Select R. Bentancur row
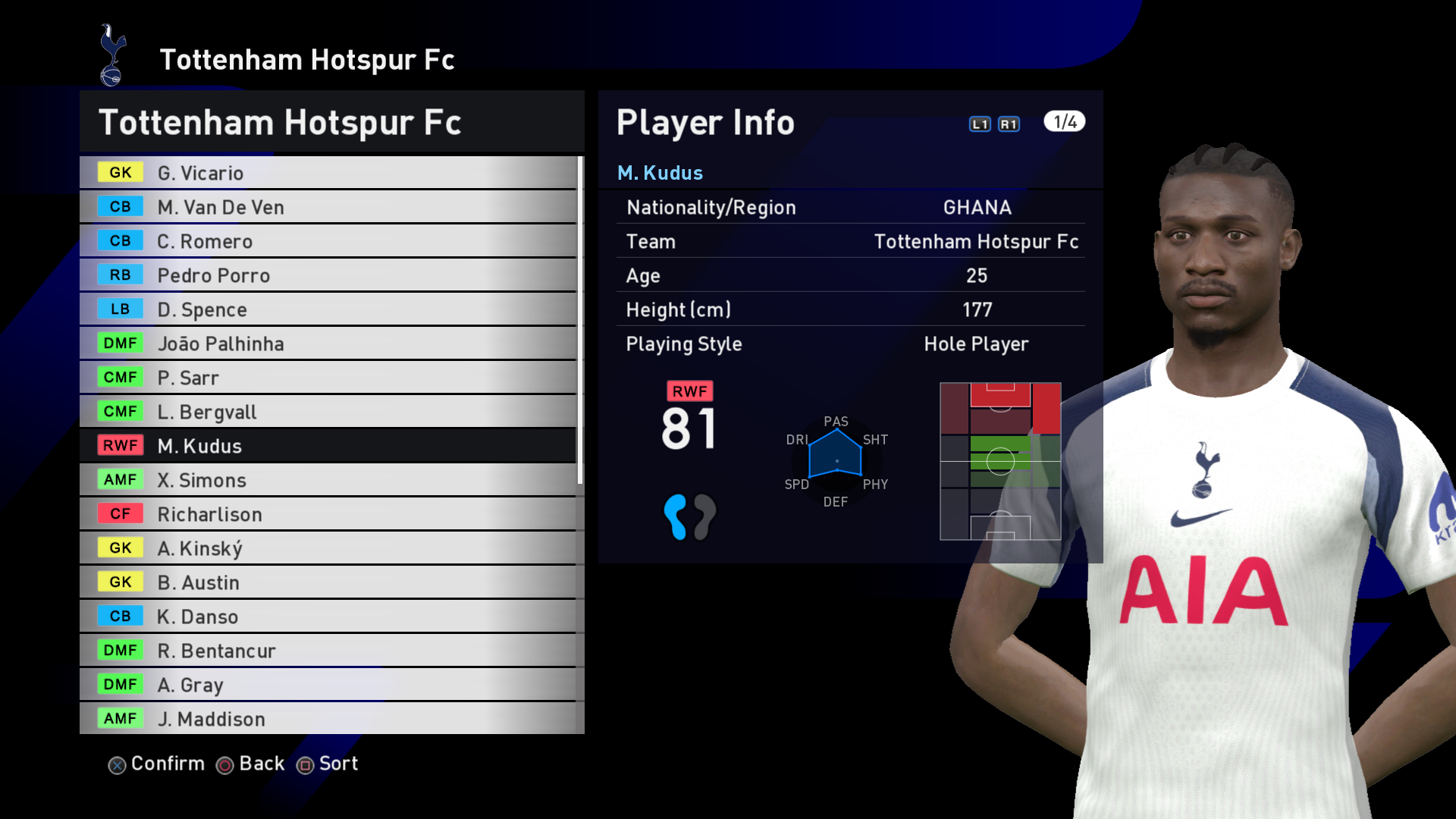The image size is (1456, 819). (x=328, y=651)
